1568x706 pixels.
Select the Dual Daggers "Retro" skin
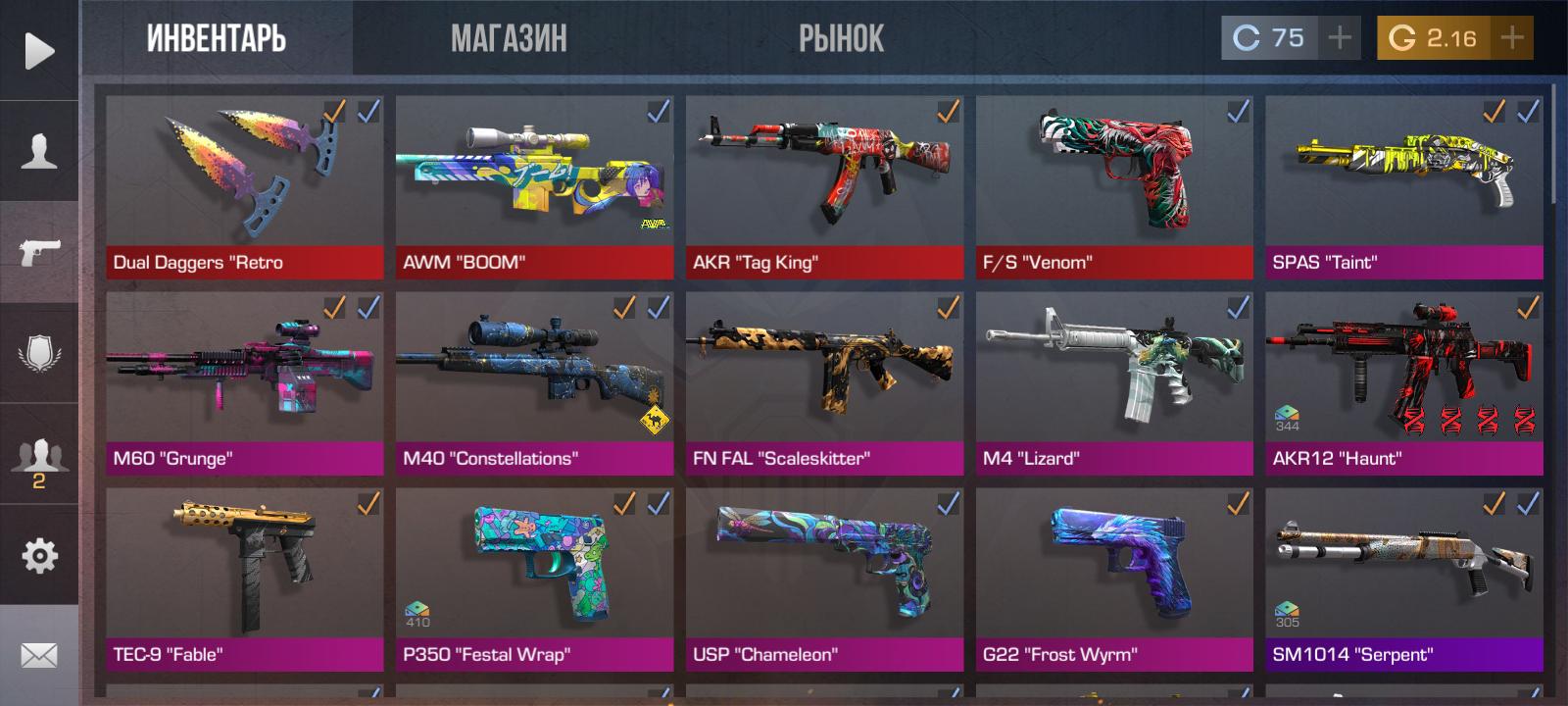click(x=244, y=186)
